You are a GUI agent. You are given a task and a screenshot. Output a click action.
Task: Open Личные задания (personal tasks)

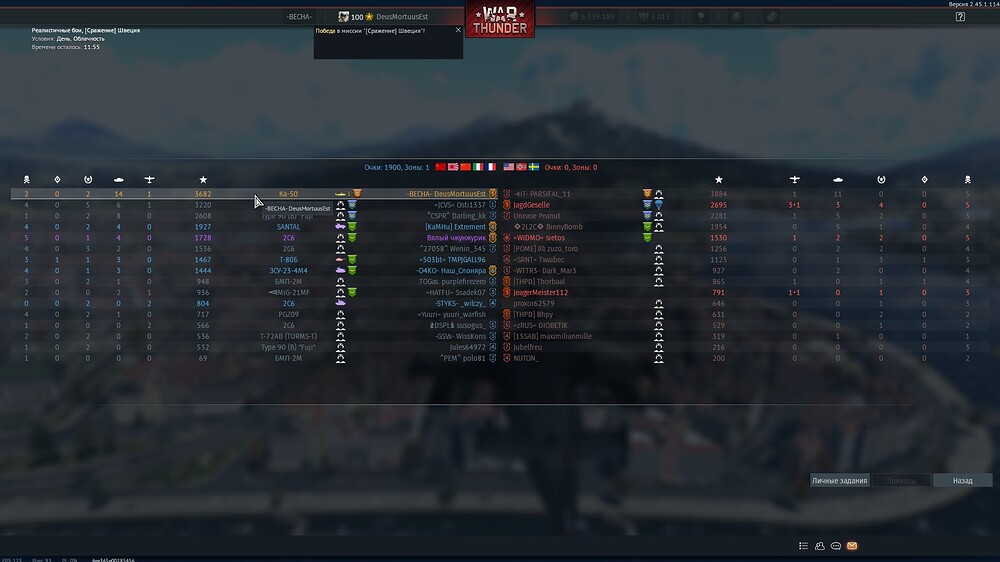tap(839, 481)
